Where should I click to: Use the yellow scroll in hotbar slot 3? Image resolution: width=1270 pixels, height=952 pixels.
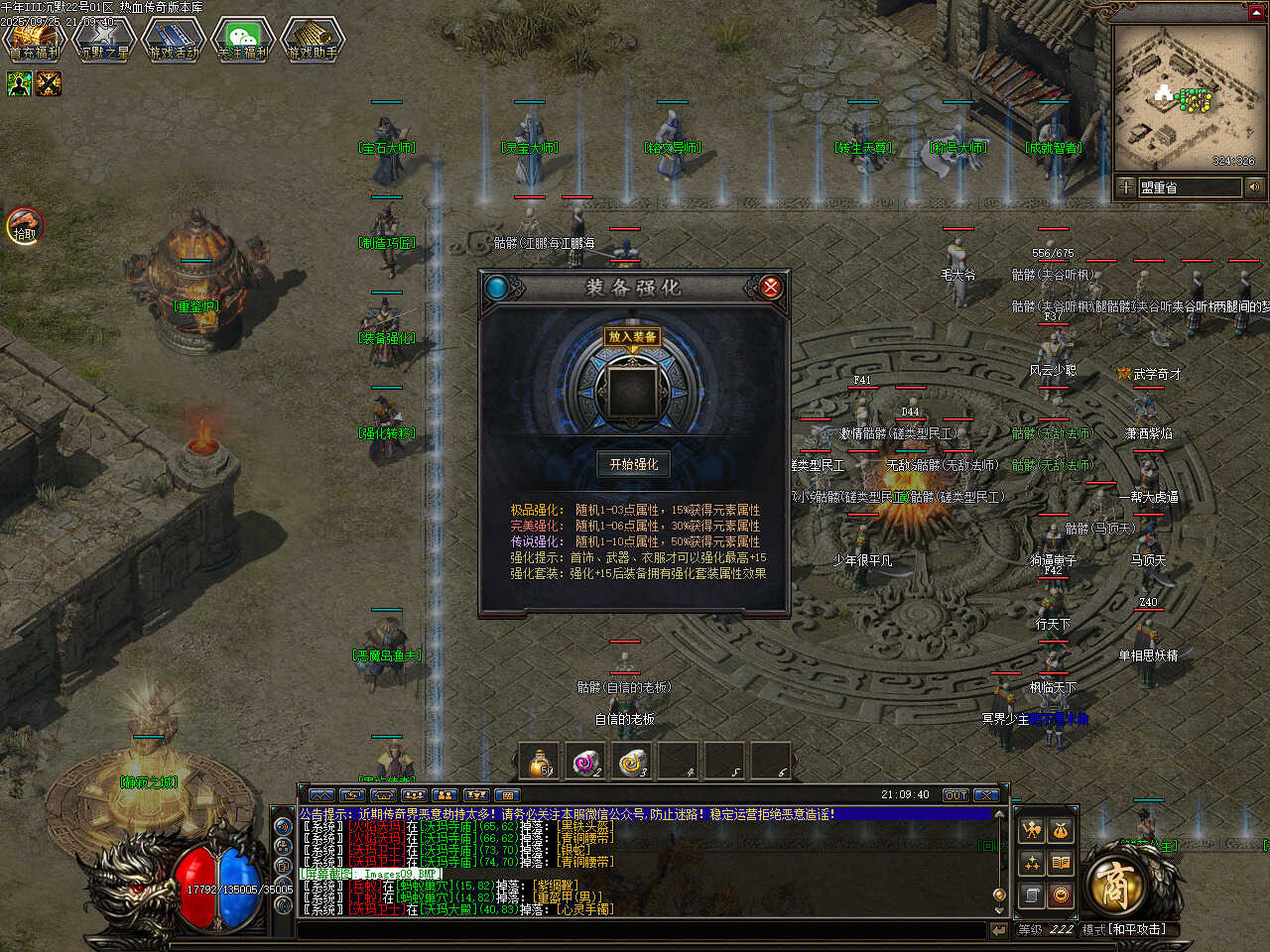coord(633,762)
